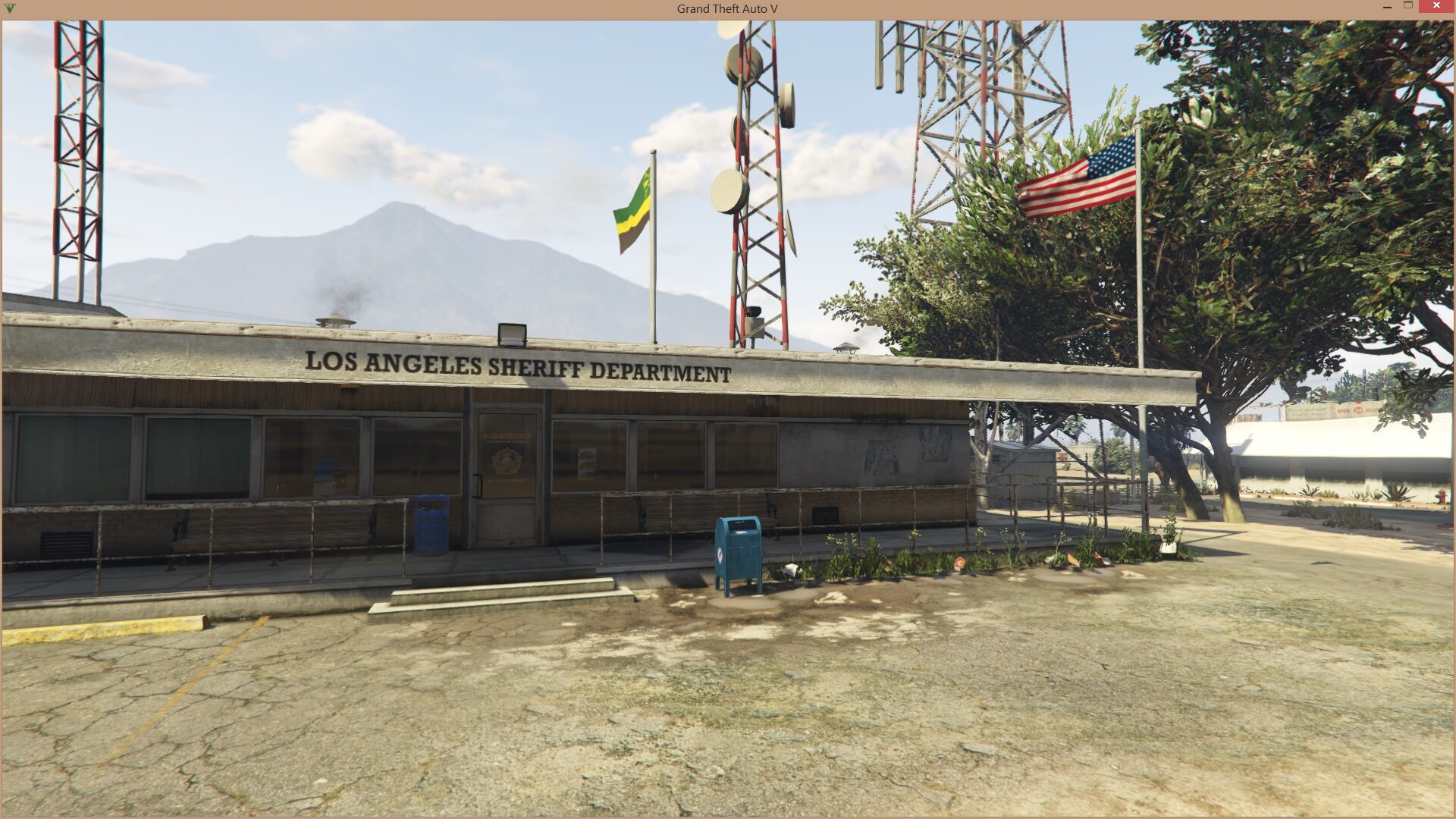This screenshot has height=819, width=1456.
Task: Close the Grand Theft Auto V window
Action: pos(1436,6)
